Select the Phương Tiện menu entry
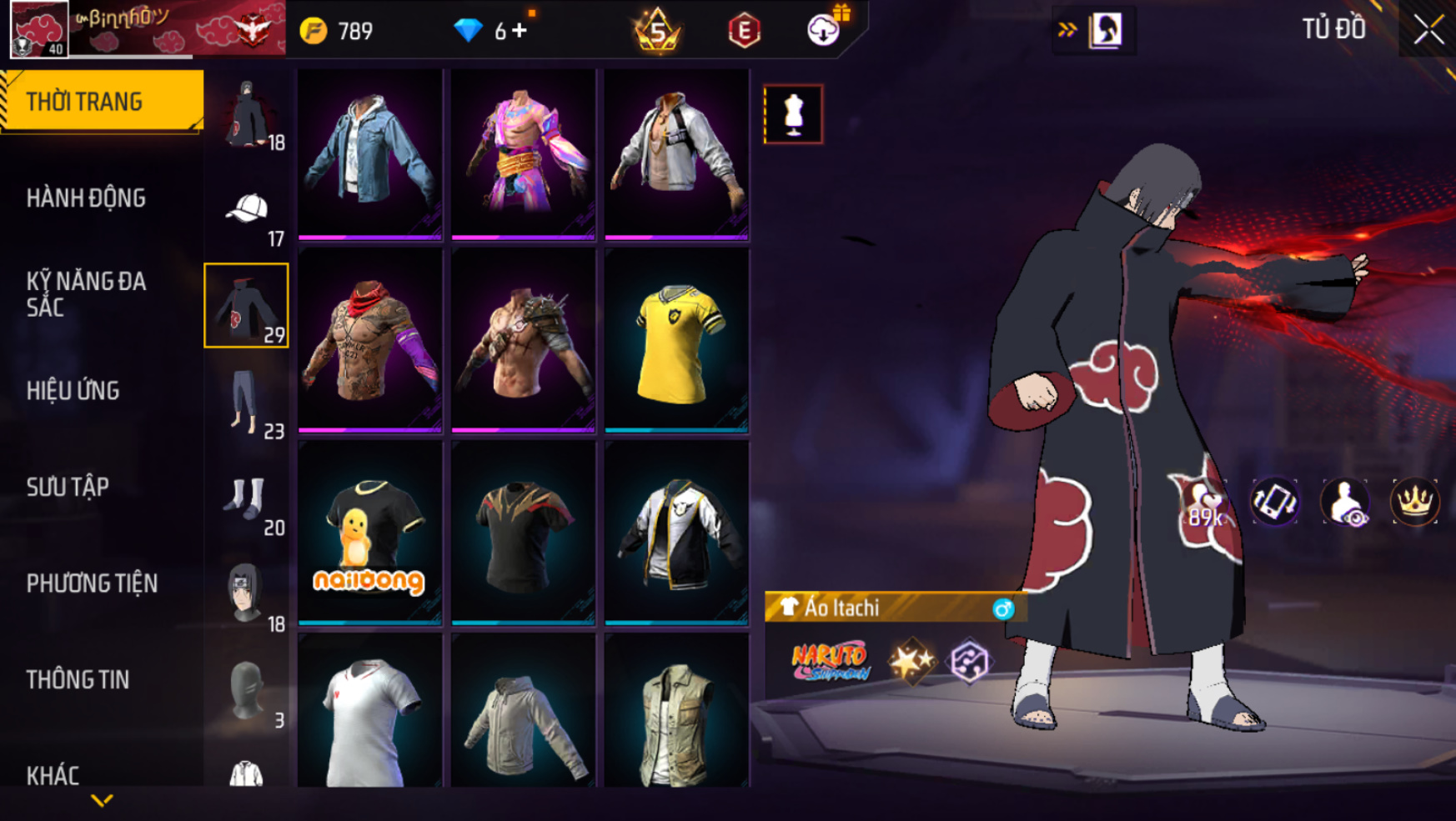 (92, 583)
